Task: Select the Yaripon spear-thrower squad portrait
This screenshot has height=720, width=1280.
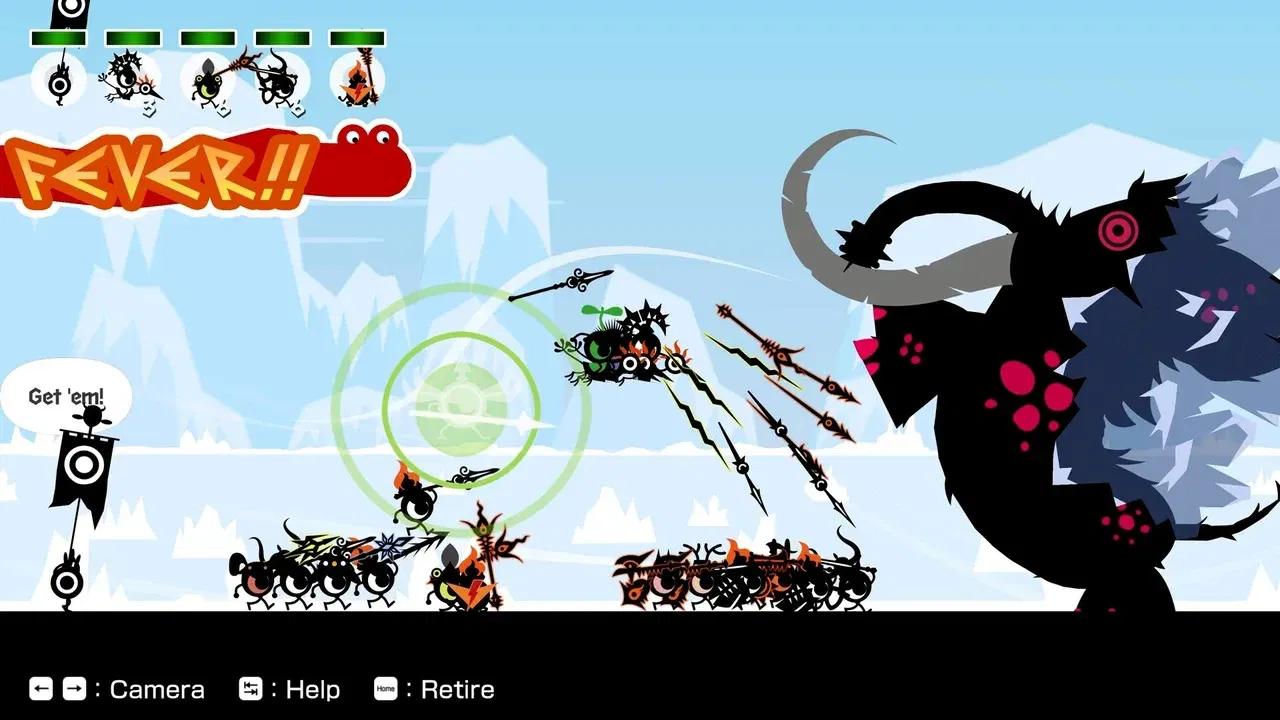Action: pos(133,80)
